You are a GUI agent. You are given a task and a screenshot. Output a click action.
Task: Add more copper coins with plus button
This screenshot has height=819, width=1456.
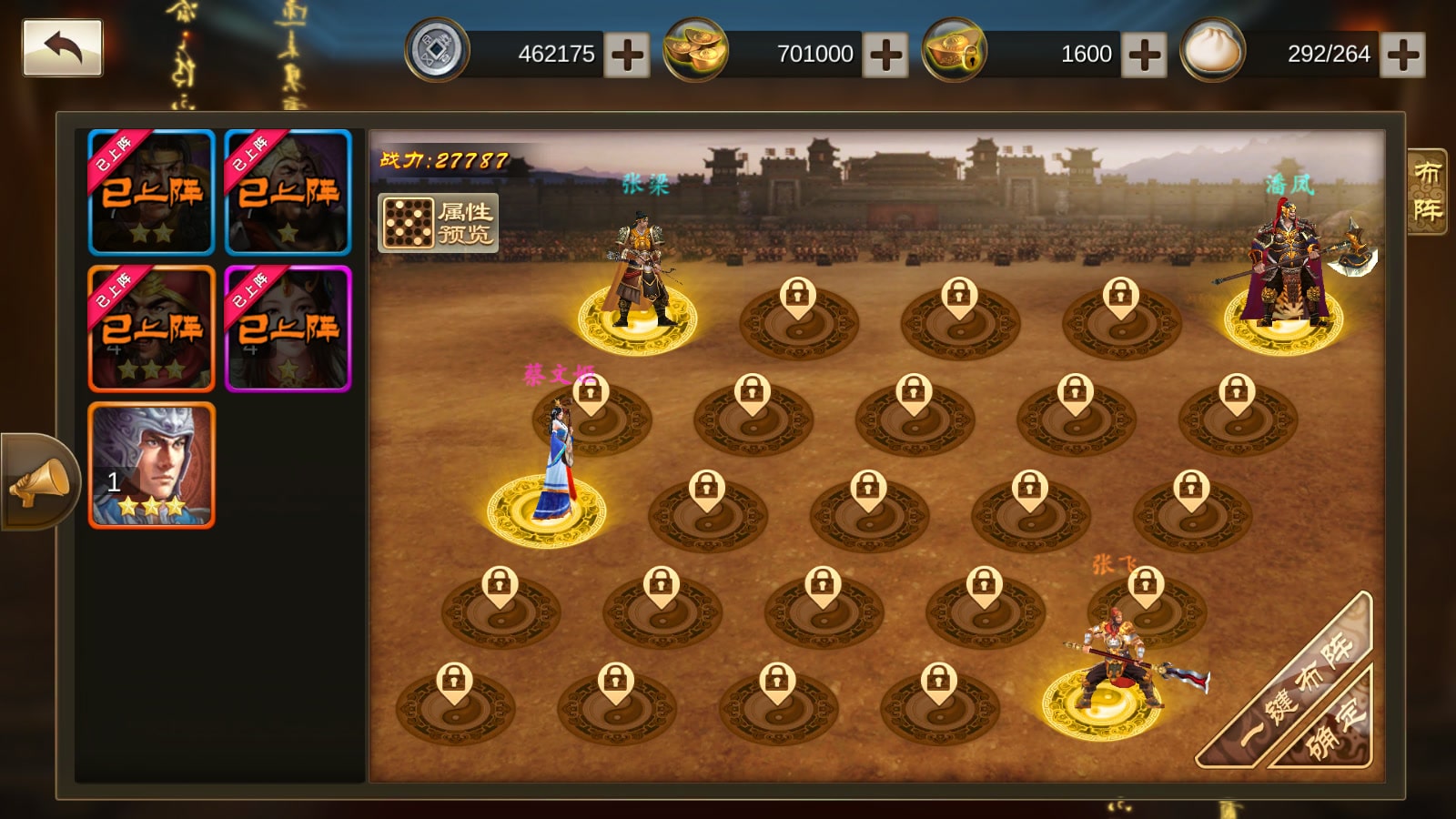point(627,55)
